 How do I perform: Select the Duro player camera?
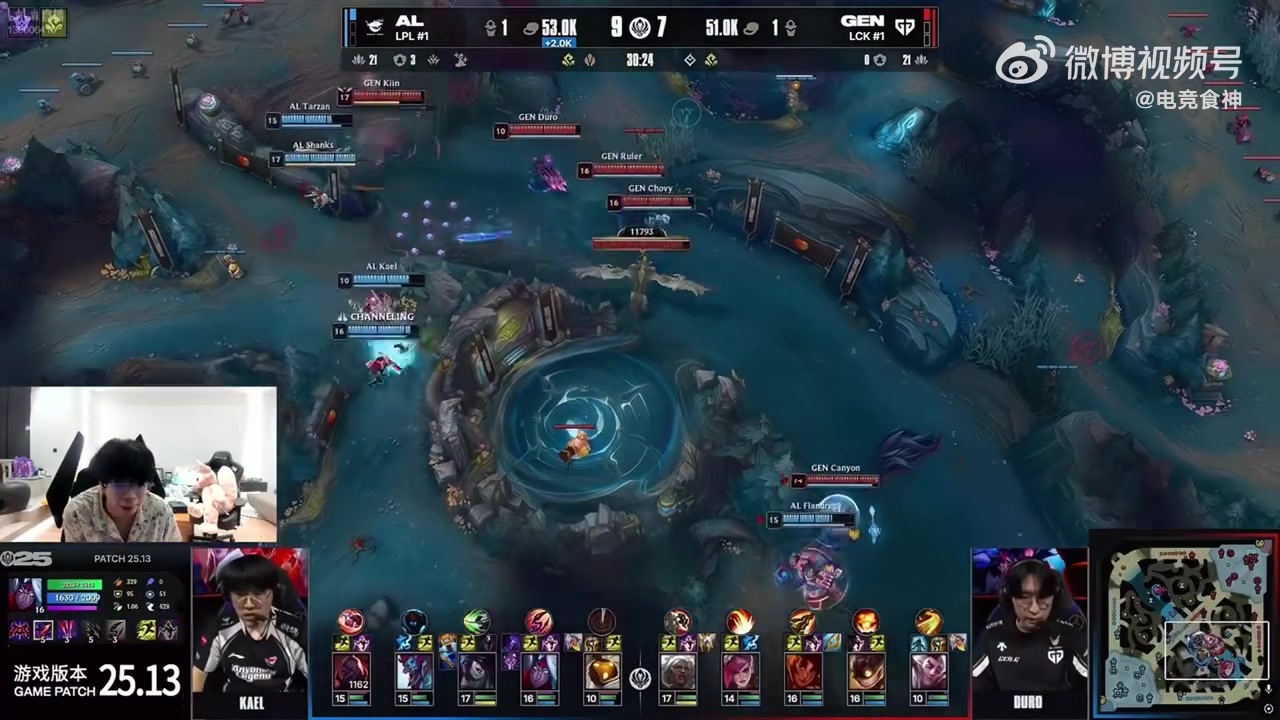1028,628
